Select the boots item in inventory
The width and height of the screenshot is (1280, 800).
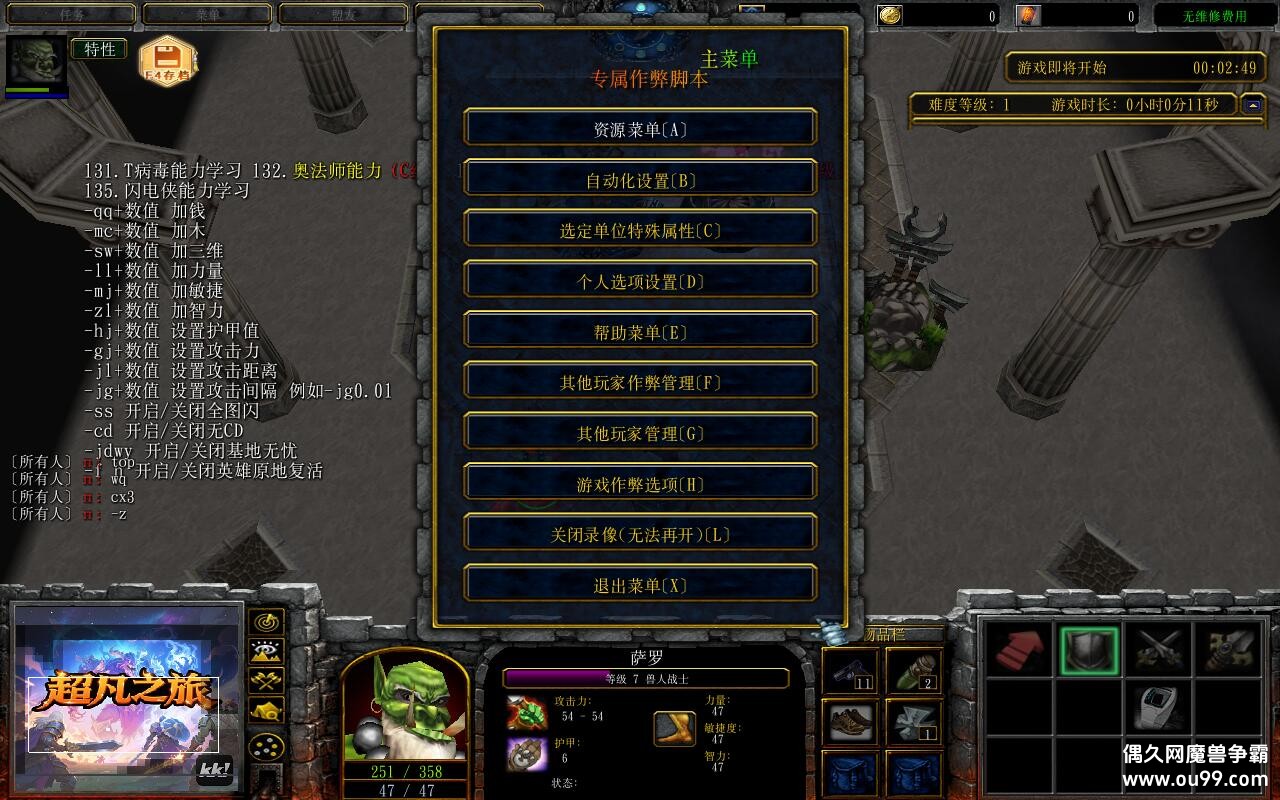[851, 722]
